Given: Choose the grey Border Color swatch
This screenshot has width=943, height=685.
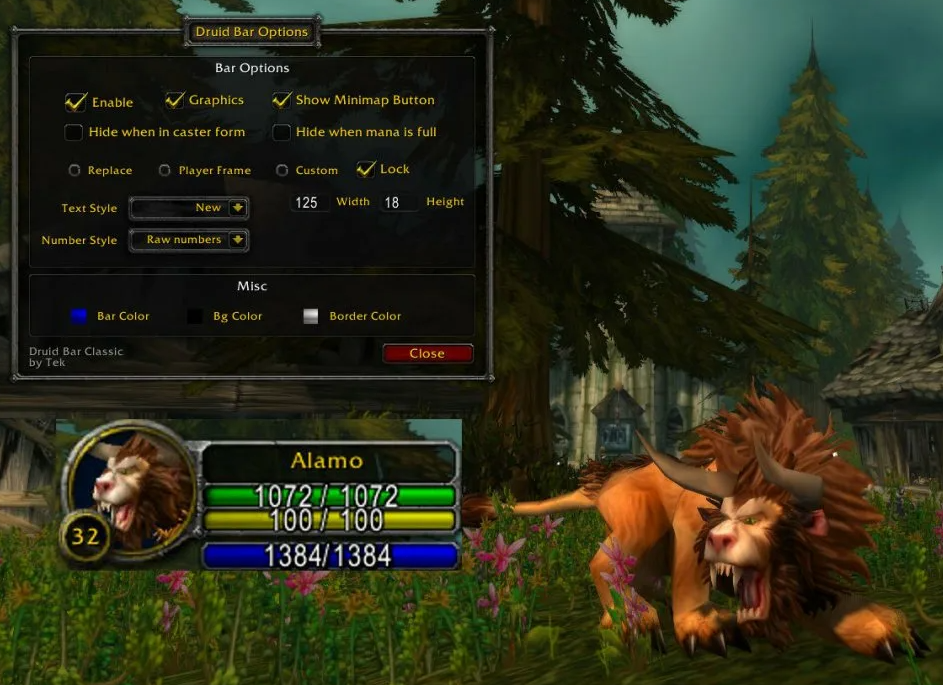Looking at the screenshot, I should point(311,316).
